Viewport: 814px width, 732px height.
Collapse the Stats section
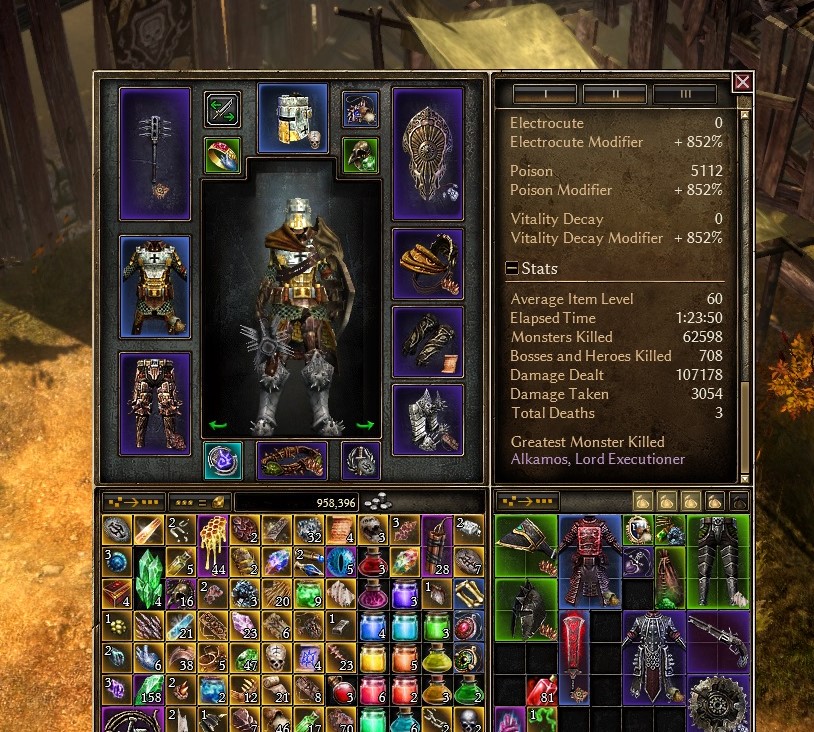click(x=512, y=268)
